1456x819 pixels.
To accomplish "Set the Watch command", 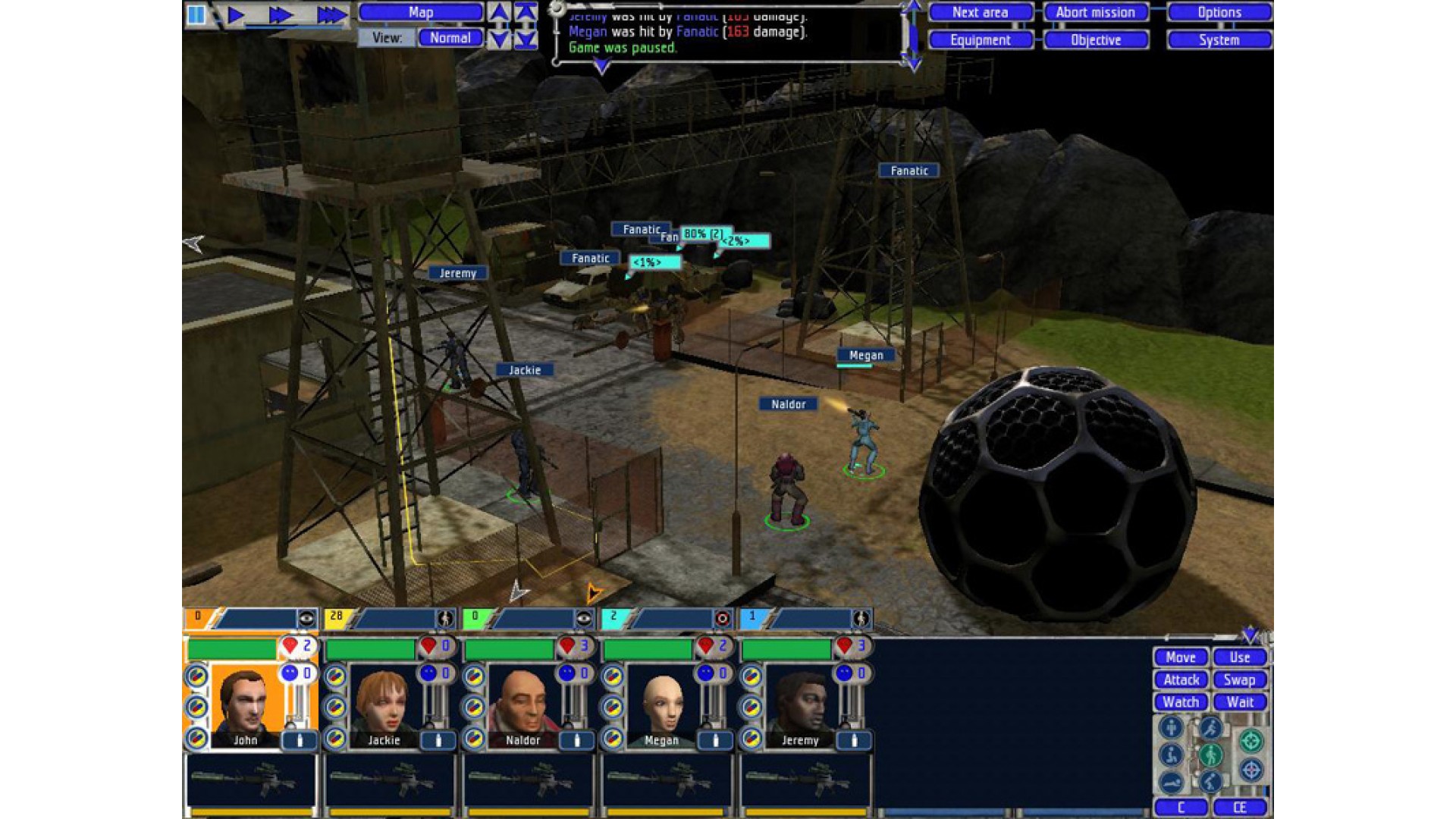I will (x=1181, y=702).
